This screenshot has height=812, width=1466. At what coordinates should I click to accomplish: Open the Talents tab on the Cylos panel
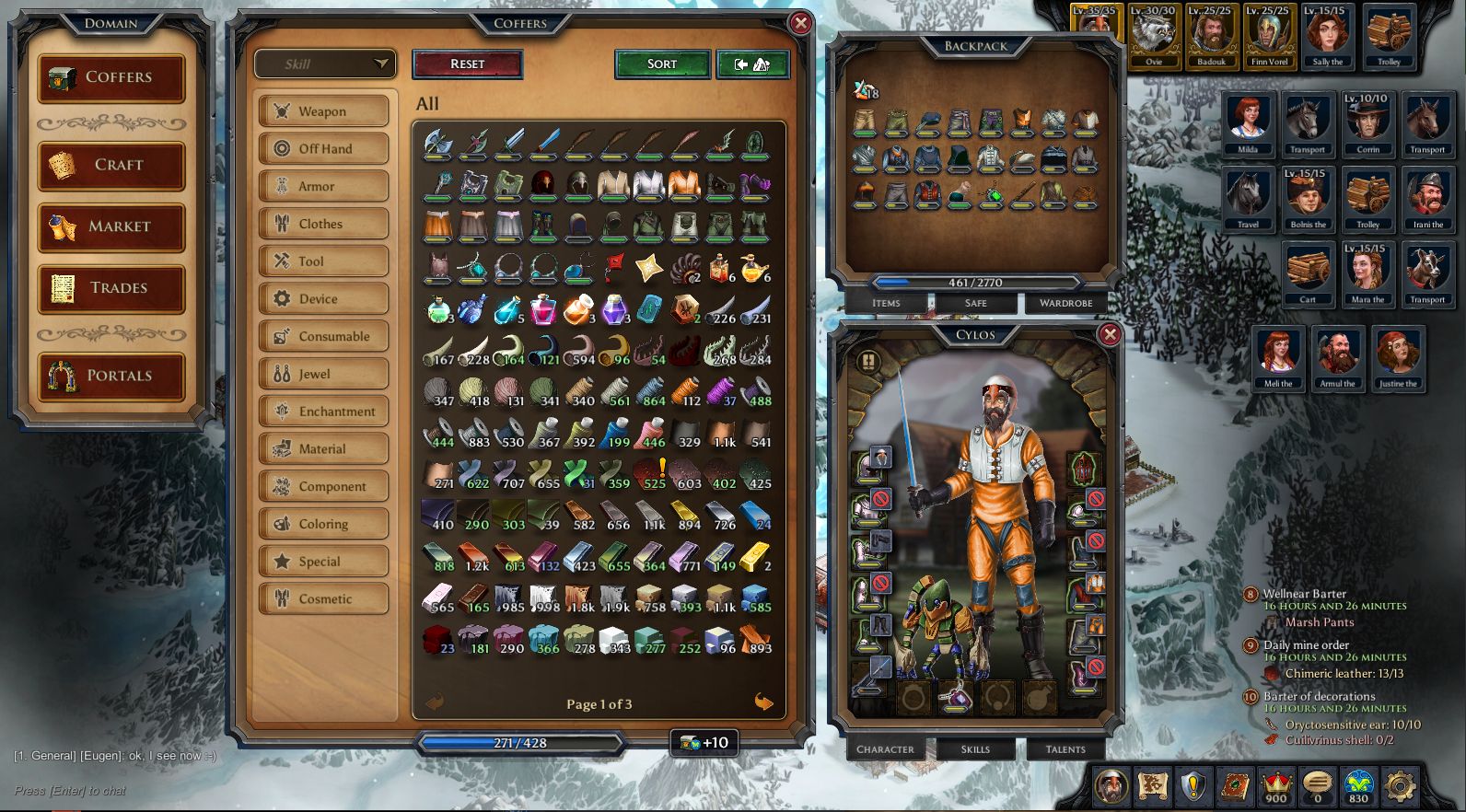coord(1065,749)
